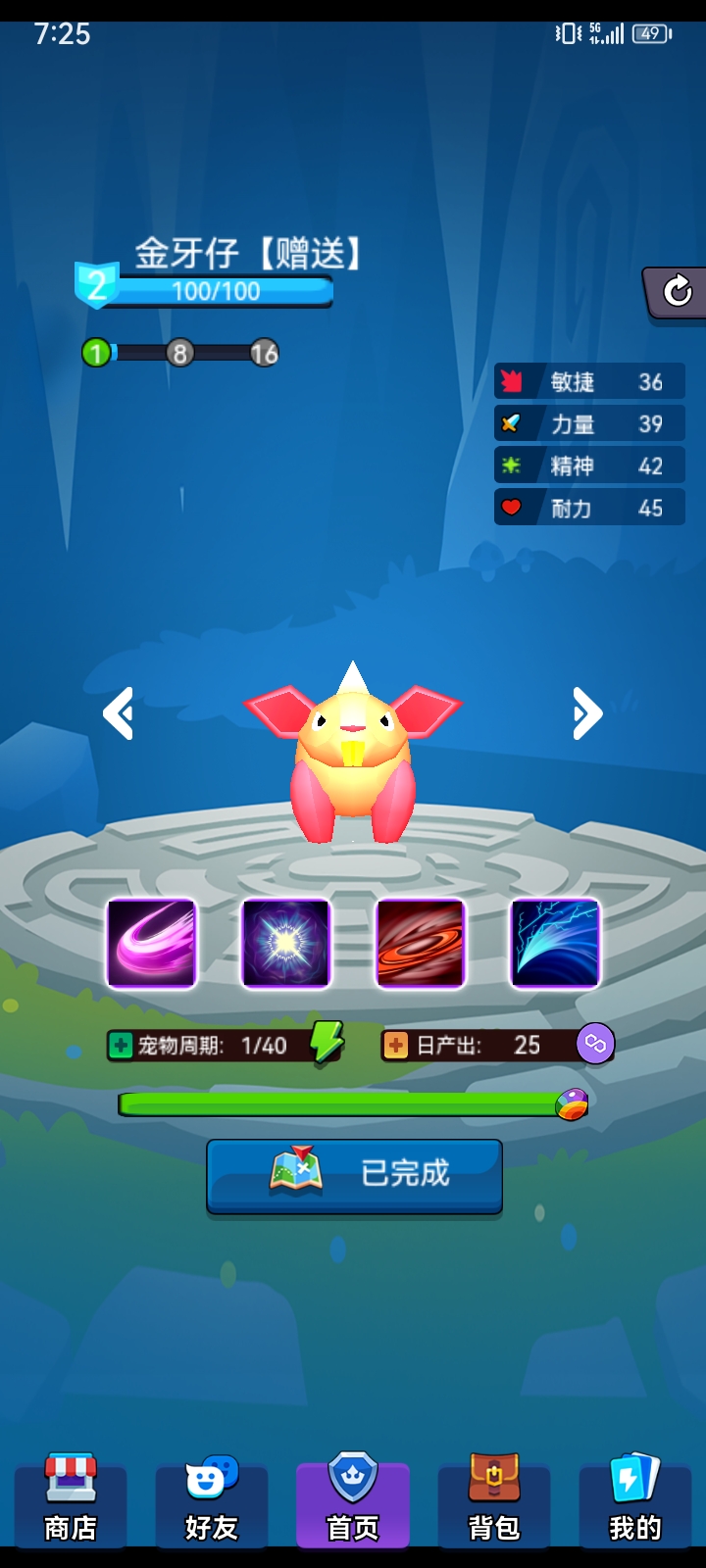This screenshot has height=1568, width=706.
Task: Click the refresh arrow button
Action: point(678,291)
